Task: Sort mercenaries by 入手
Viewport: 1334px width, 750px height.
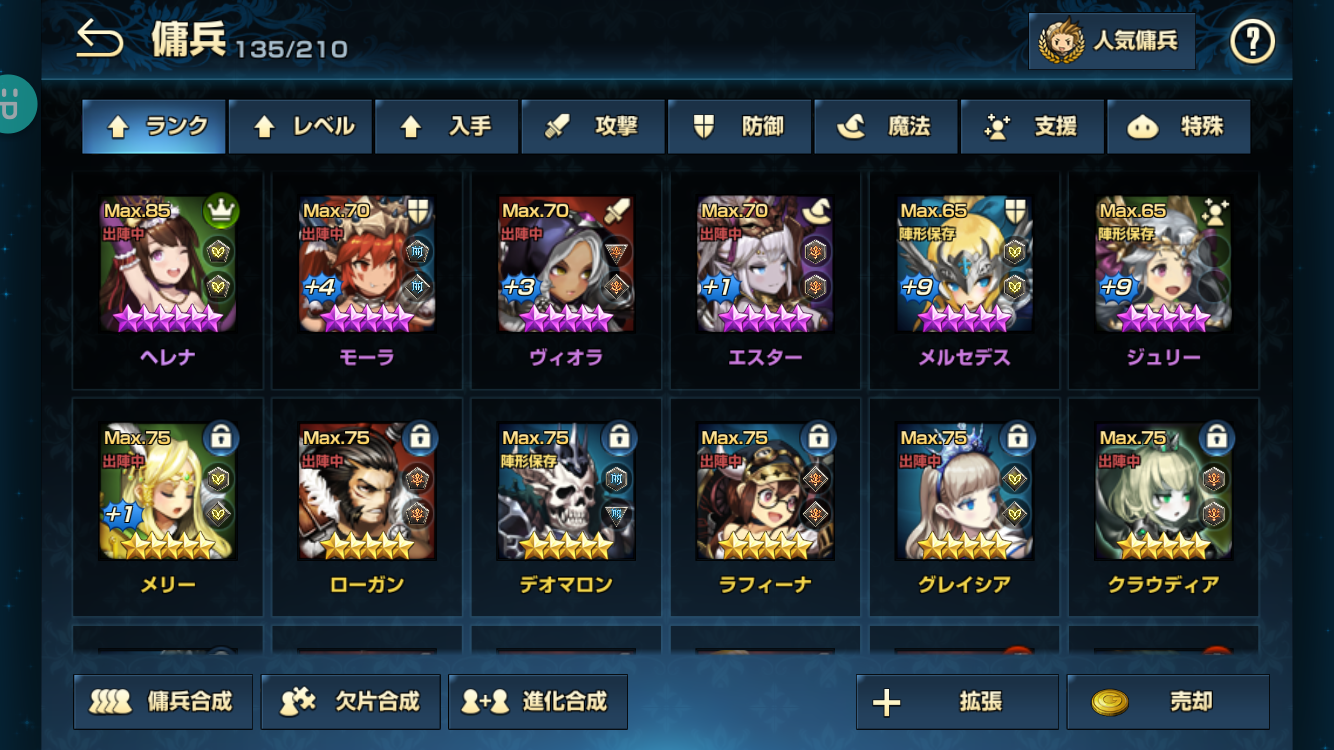Action: click(446, 127)
